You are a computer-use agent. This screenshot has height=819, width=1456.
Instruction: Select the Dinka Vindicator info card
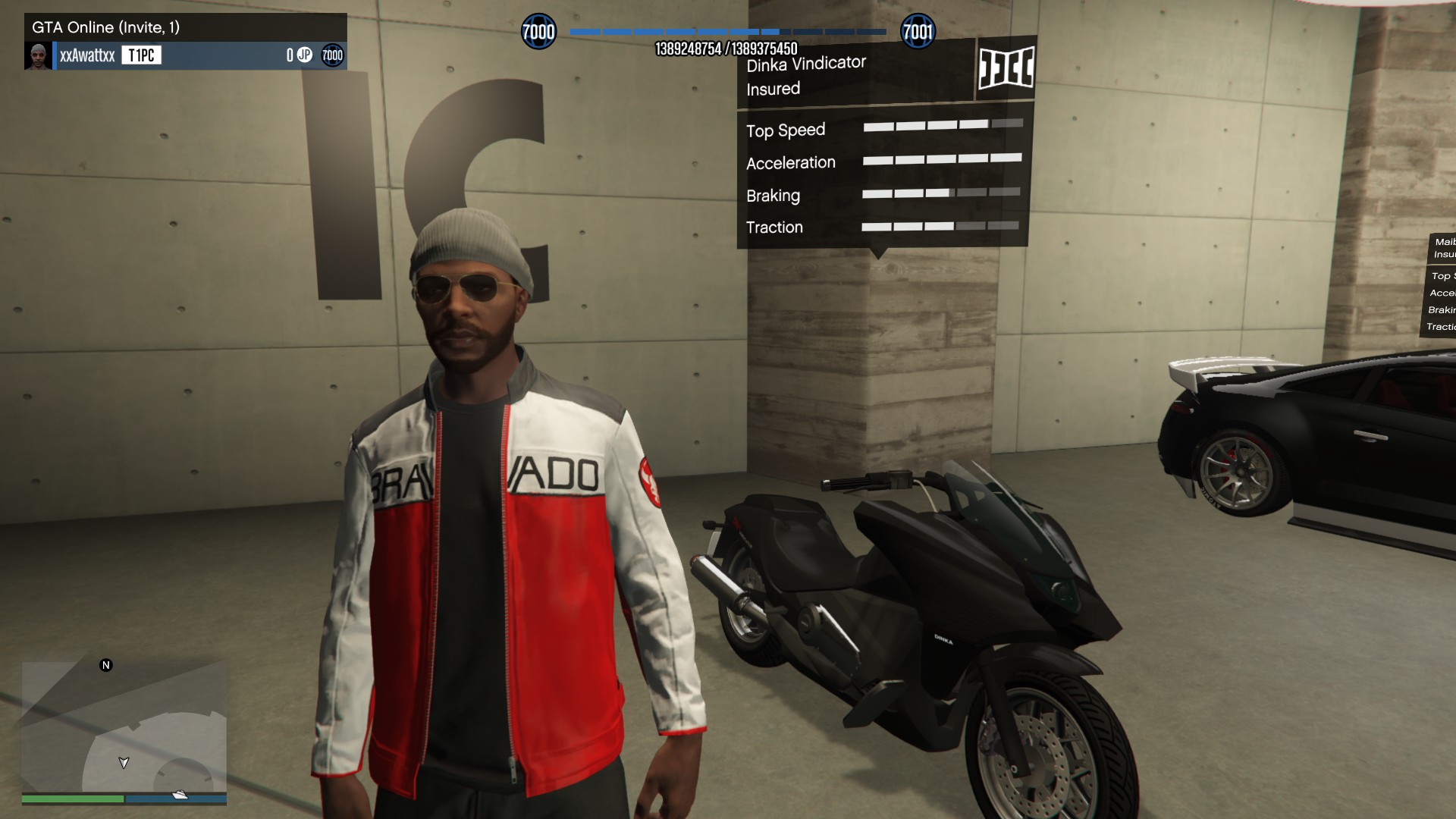click(x=857, y=76)
